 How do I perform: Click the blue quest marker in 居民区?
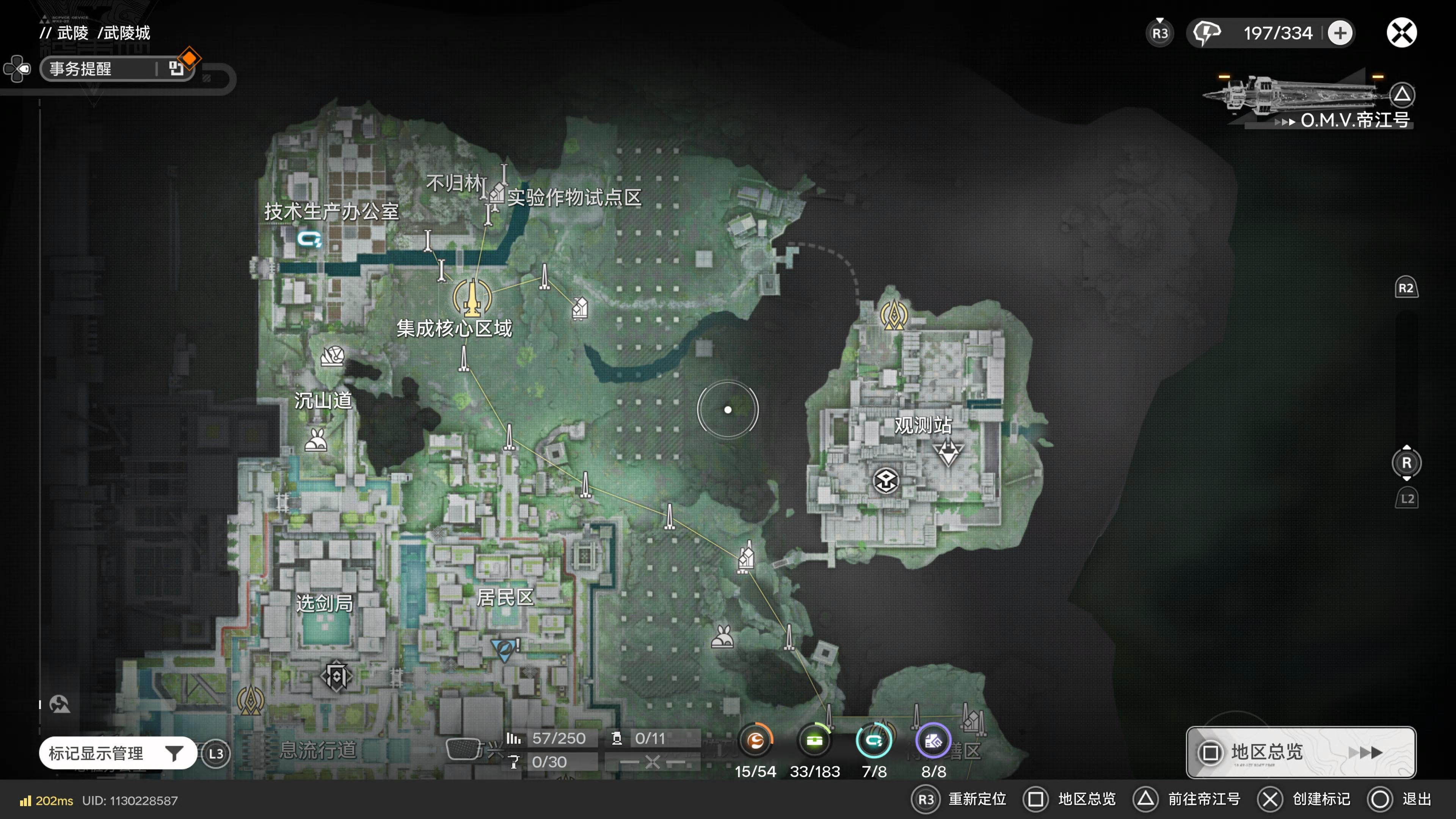(x=503, y=649)
